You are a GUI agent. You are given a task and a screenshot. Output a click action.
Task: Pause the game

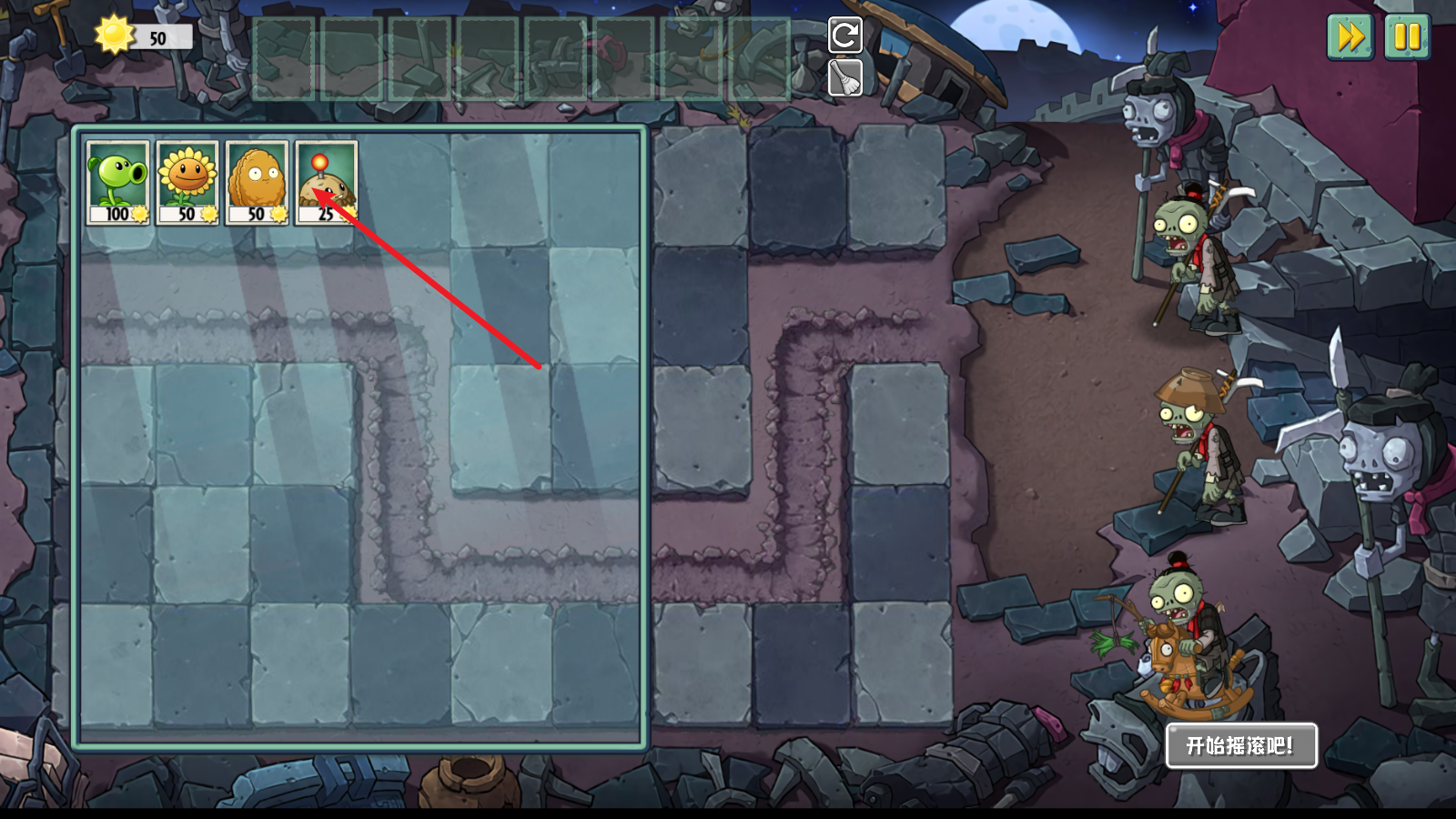1406,37
